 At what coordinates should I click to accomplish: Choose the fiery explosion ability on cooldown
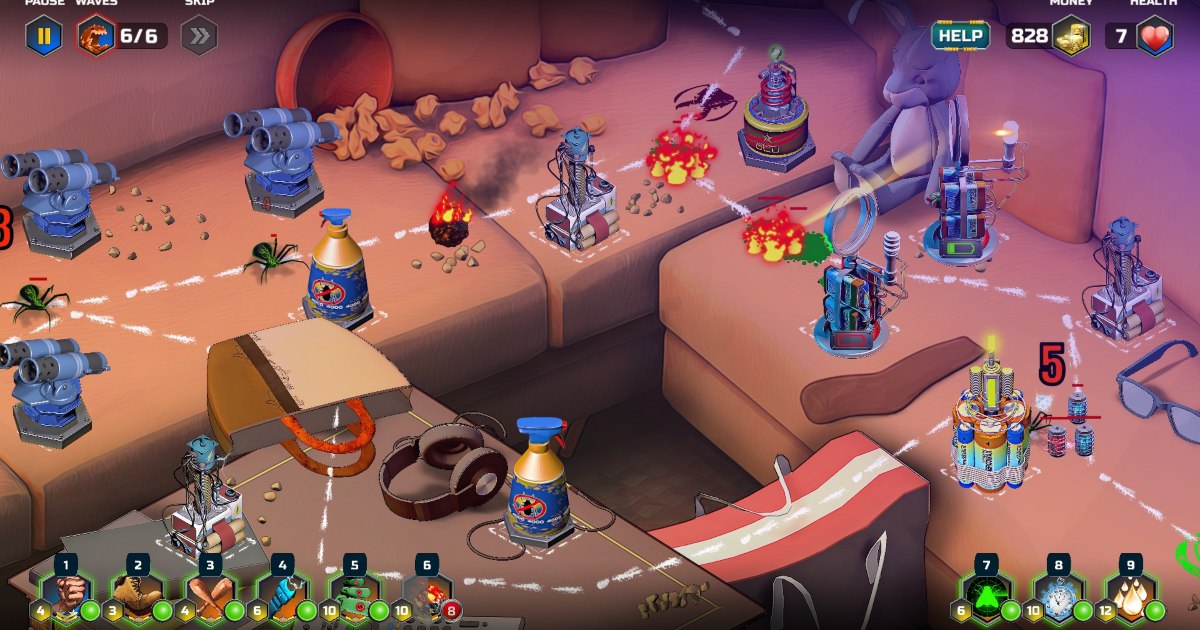[x=427, y=598]
